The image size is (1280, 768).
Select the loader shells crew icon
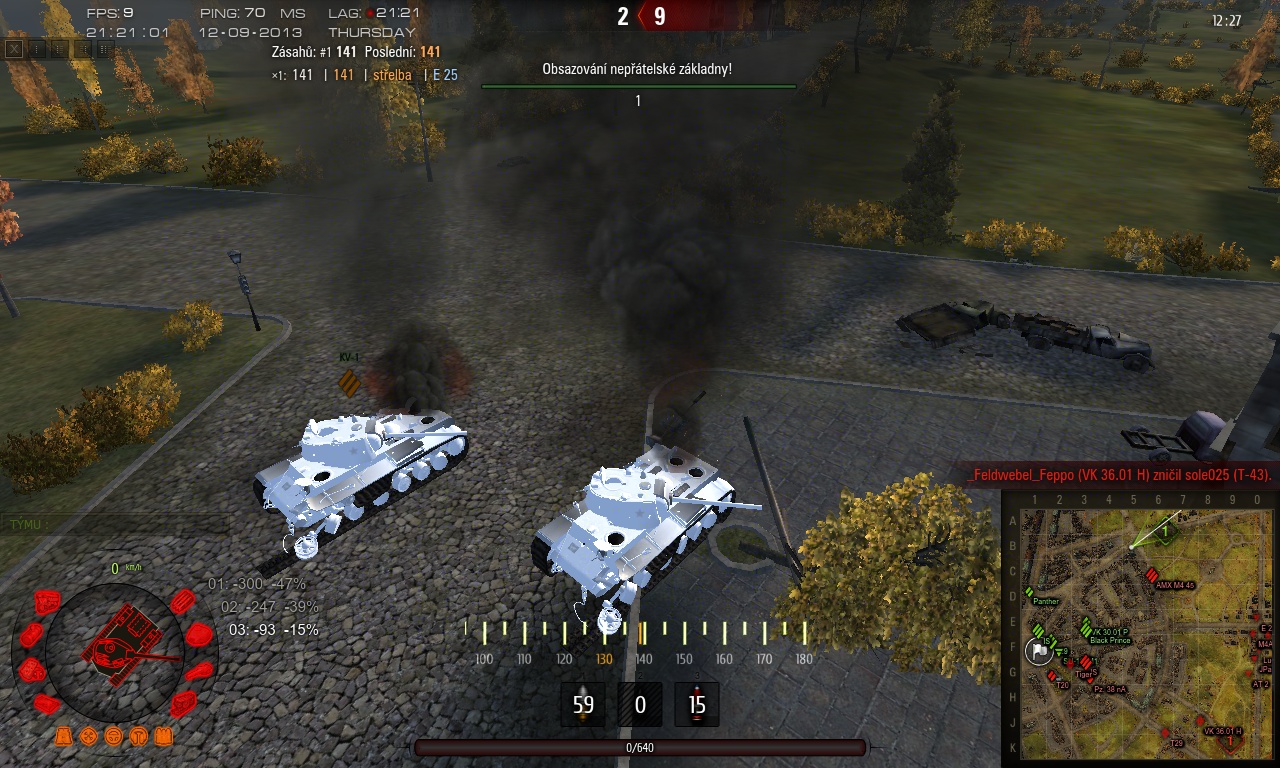tap(162, 736)
